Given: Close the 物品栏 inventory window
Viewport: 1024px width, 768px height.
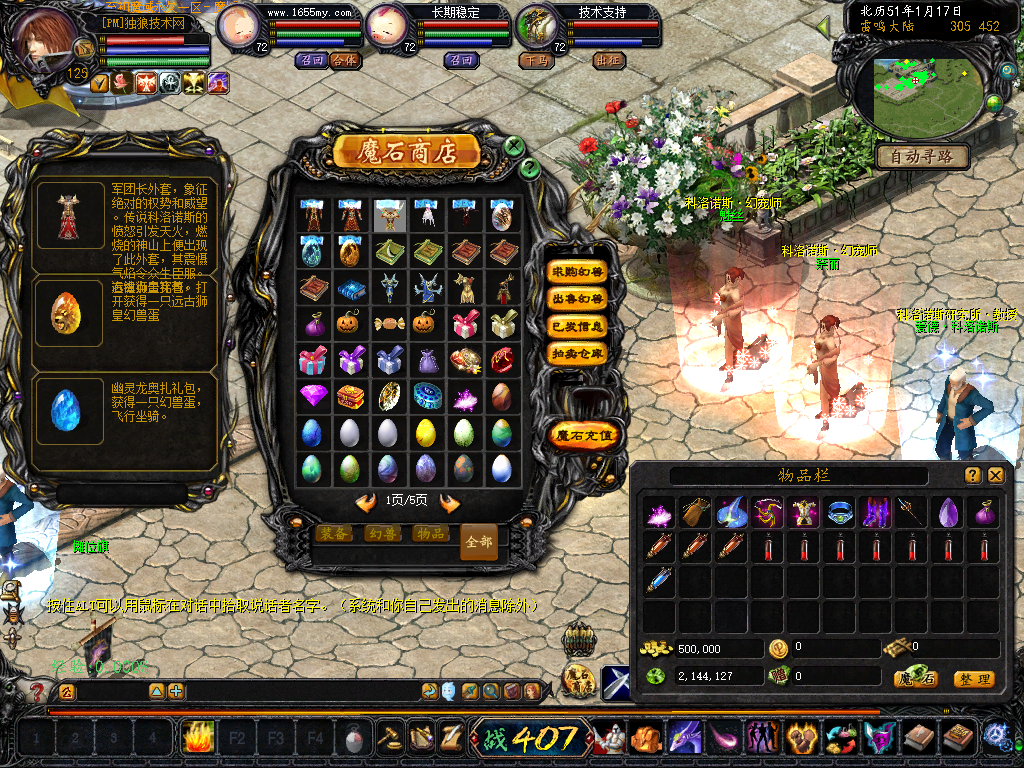Looking at the screenshot, I should coord(996,476).
